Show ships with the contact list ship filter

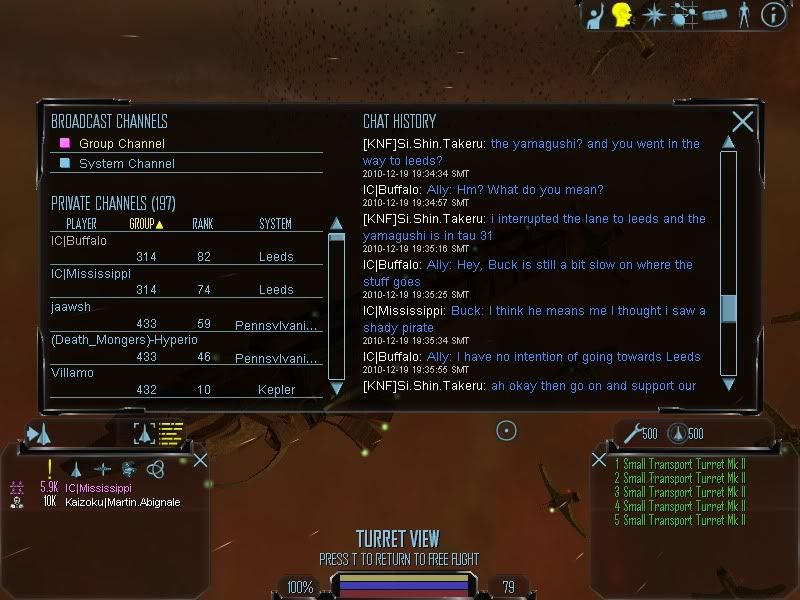[x=76, y=468]
